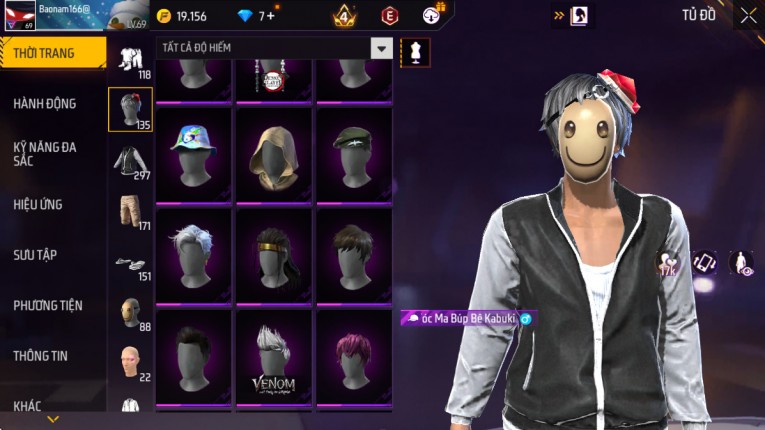Show the THÔNG TIN section

(41, 355)
